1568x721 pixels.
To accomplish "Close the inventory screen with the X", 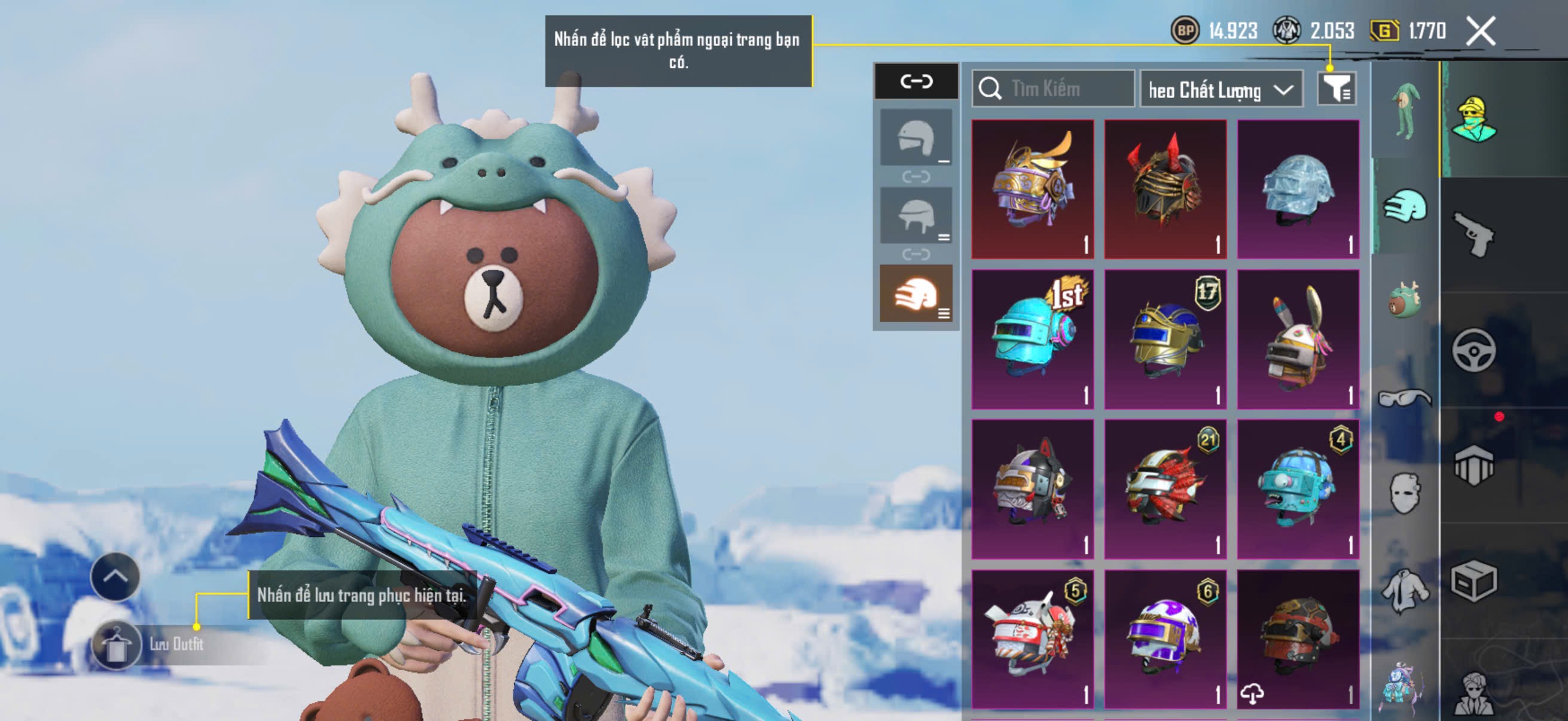I will 1480,30.
